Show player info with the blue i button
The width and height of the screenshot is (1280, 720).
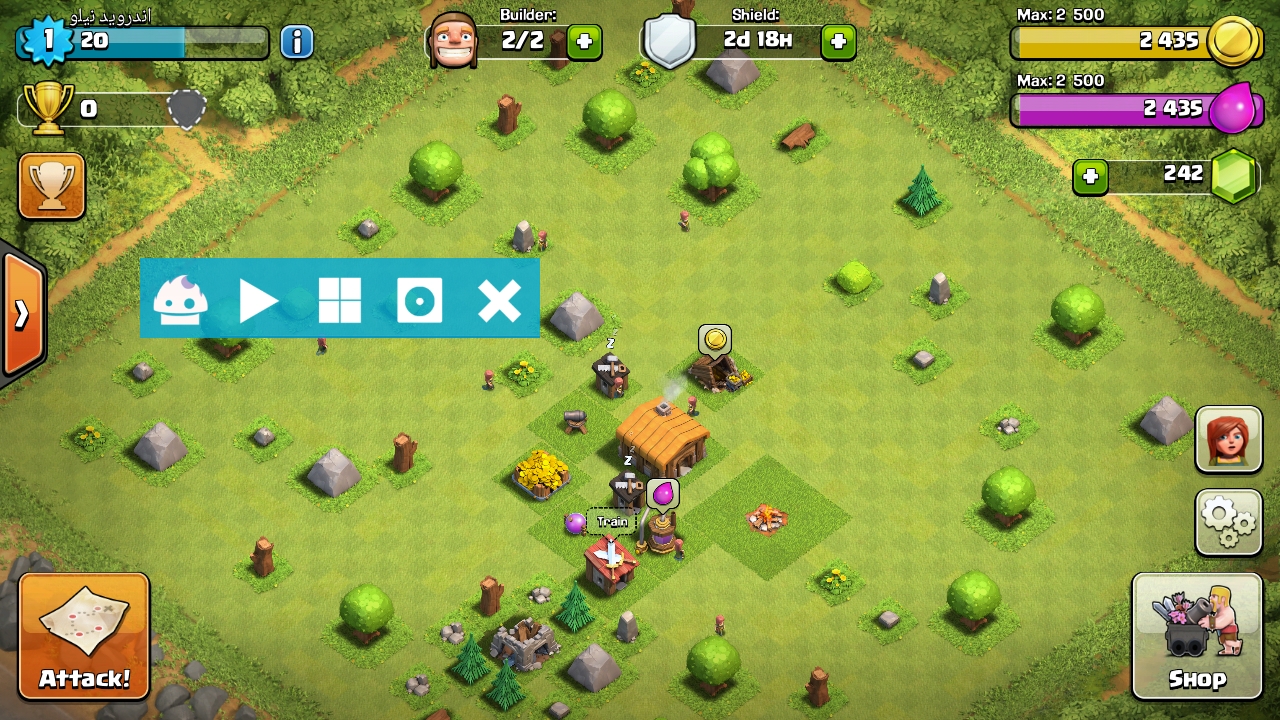click(297, 42)
